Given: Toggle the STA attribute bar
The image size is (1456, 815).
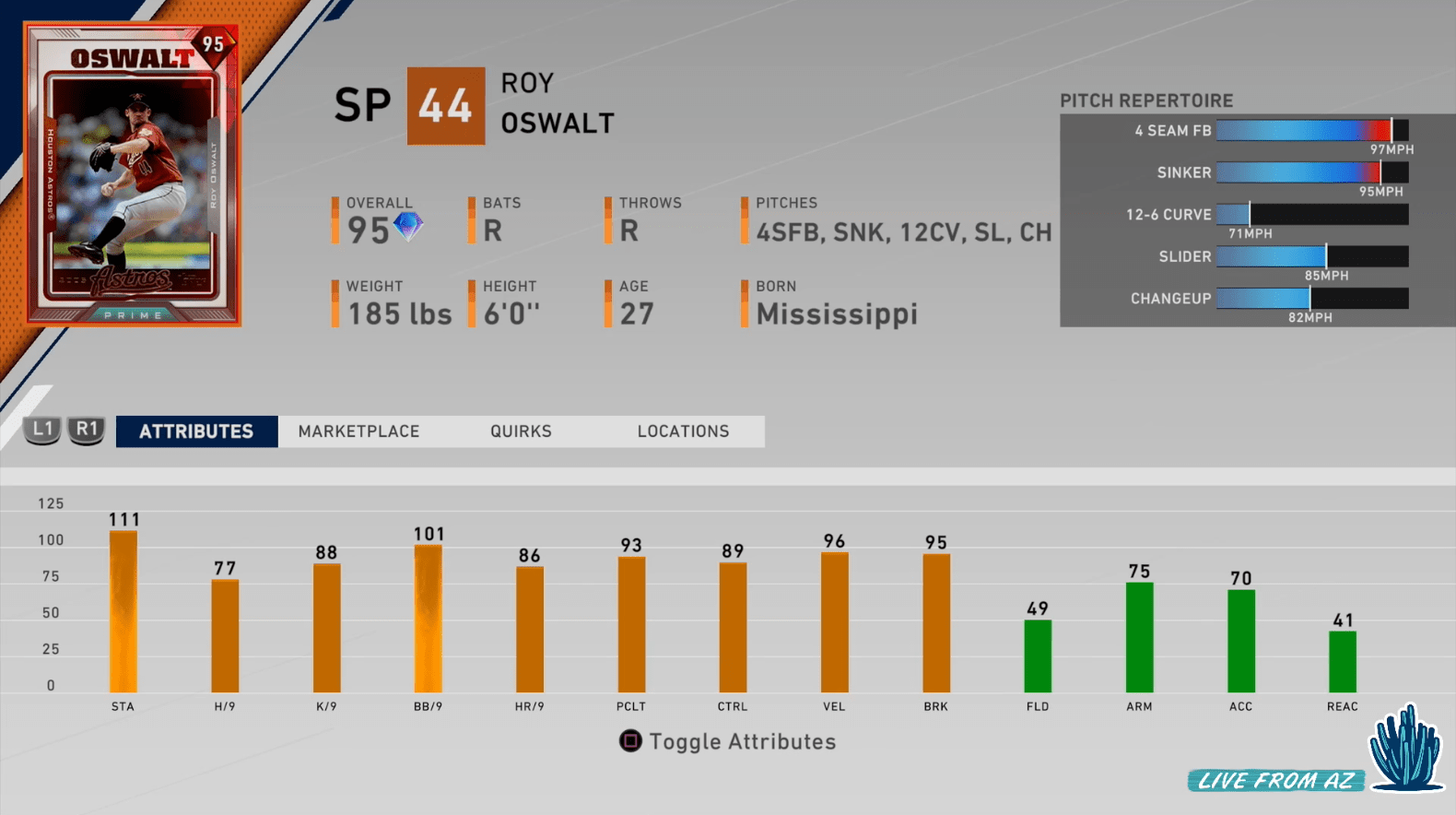Looking at the screenshot, I should point(123,608).
